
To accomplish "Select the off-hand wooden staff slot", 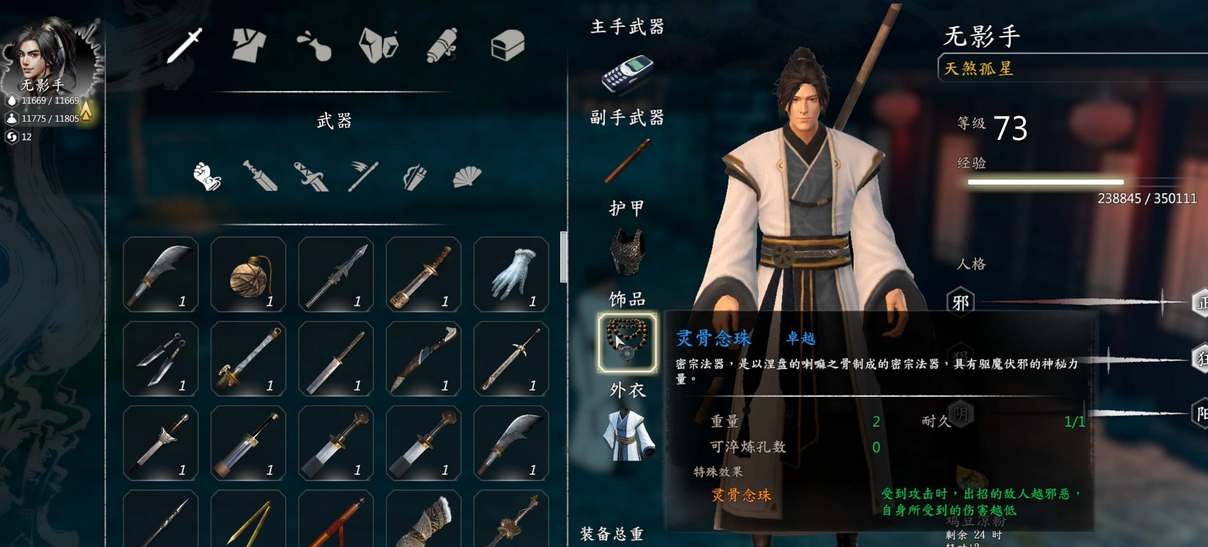I will (x=627, y=161).
